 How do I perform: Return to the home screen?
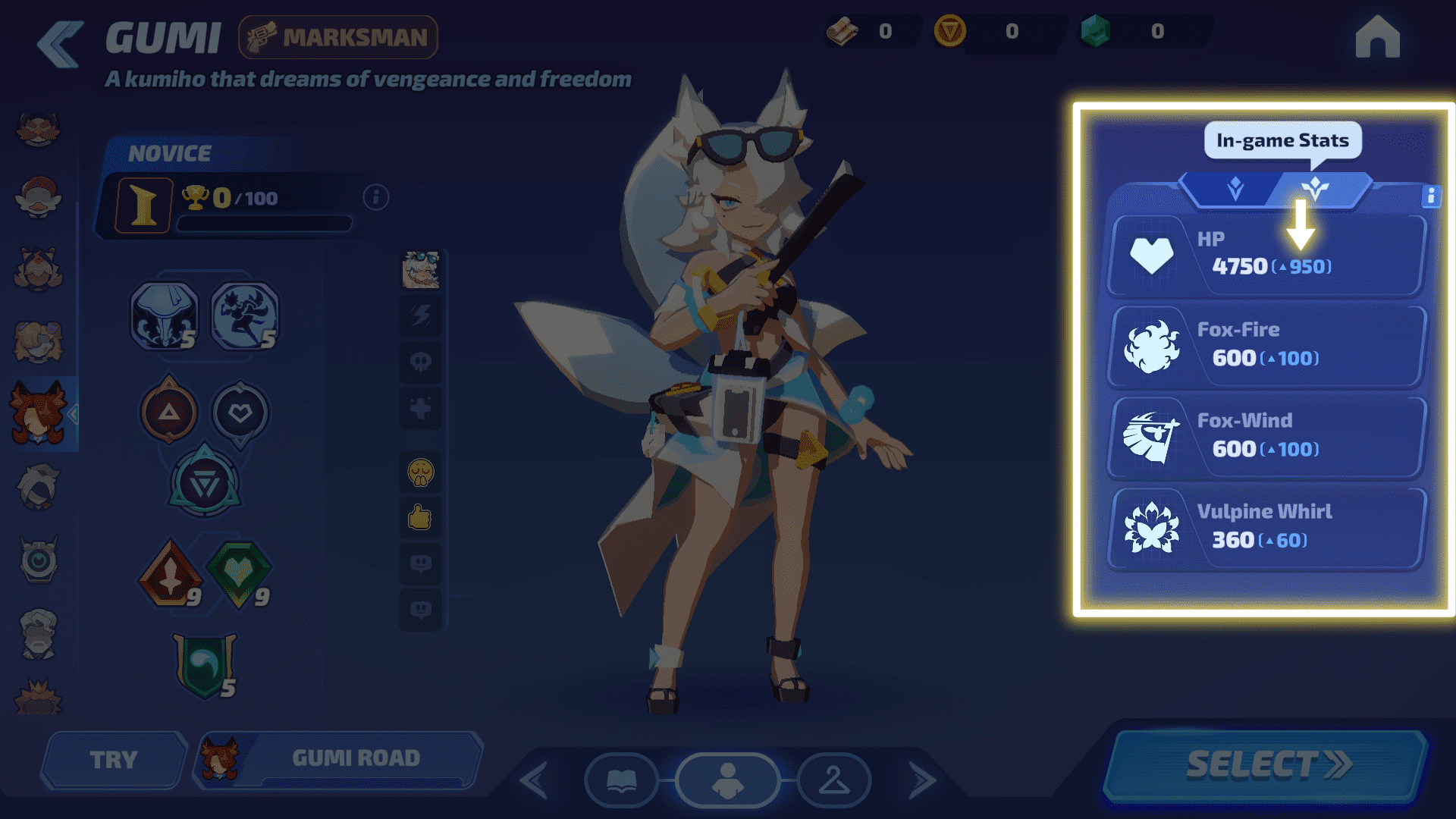pyautogui.click(x=1377, y=38)
